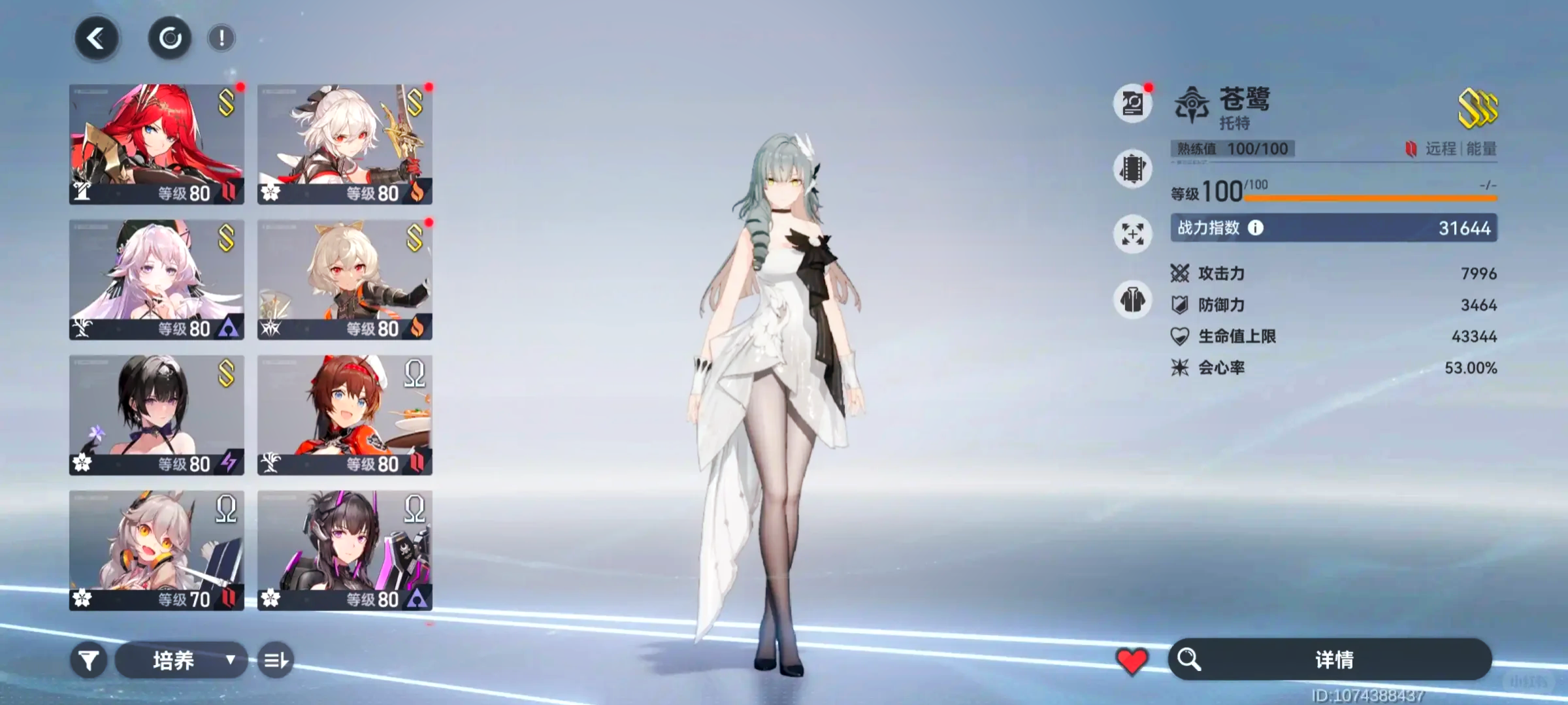
Task: Select the level 70 character card
Action: tap(157, 550)
